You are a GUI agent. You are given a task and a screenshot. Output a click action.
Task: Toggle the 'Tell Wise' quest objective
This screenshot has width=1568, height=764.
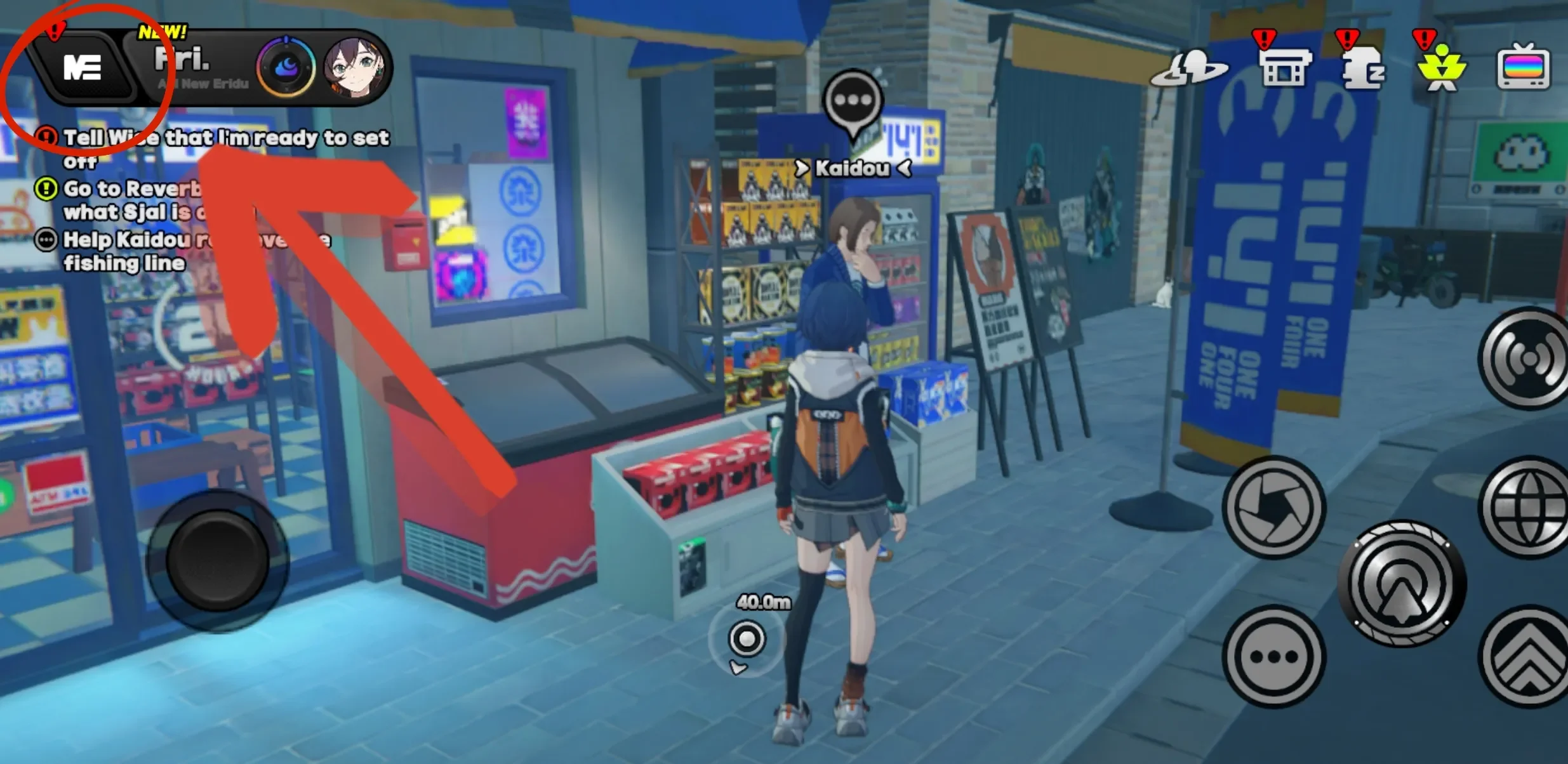[48, 136]
